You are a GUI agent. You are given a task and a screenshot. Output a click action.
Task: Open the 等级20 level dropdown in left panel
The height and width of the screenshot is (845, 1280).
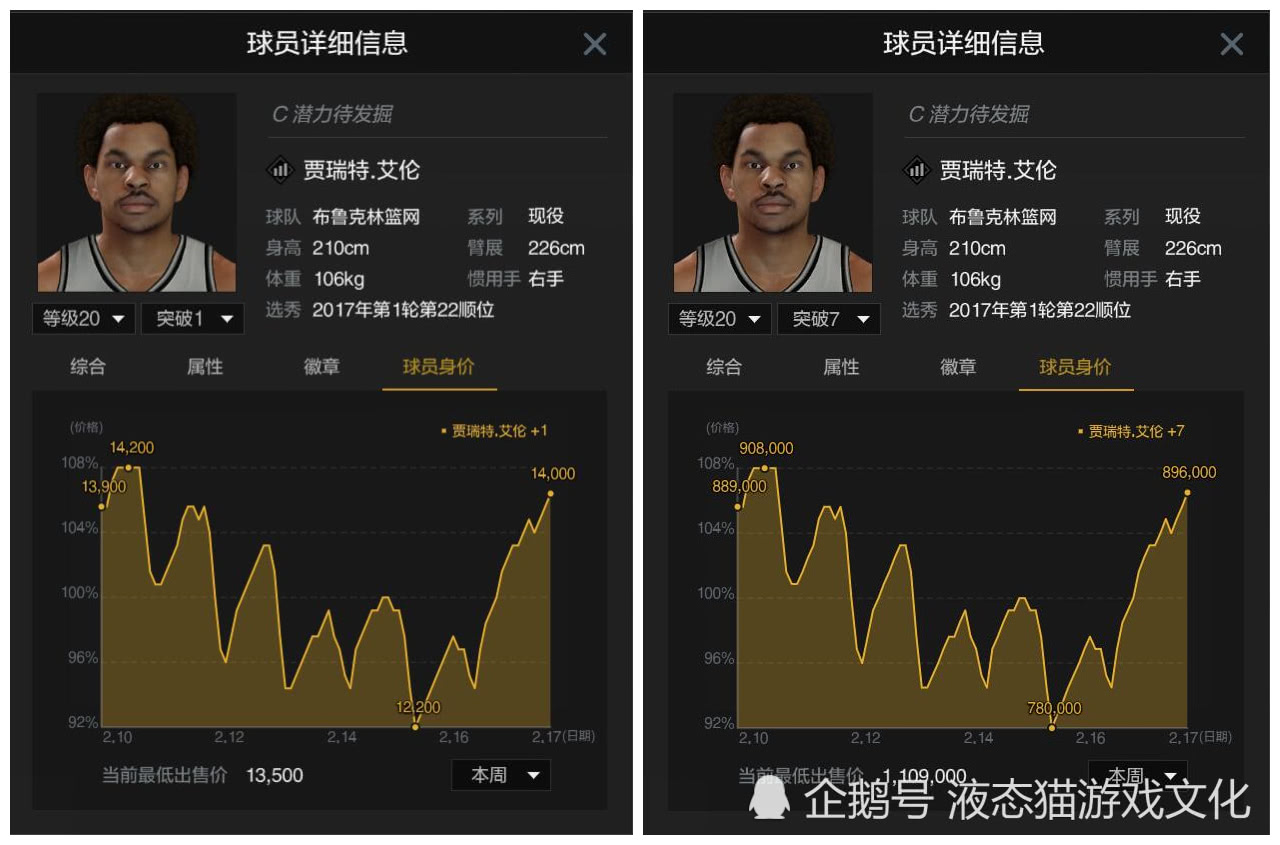coord(84,318)
